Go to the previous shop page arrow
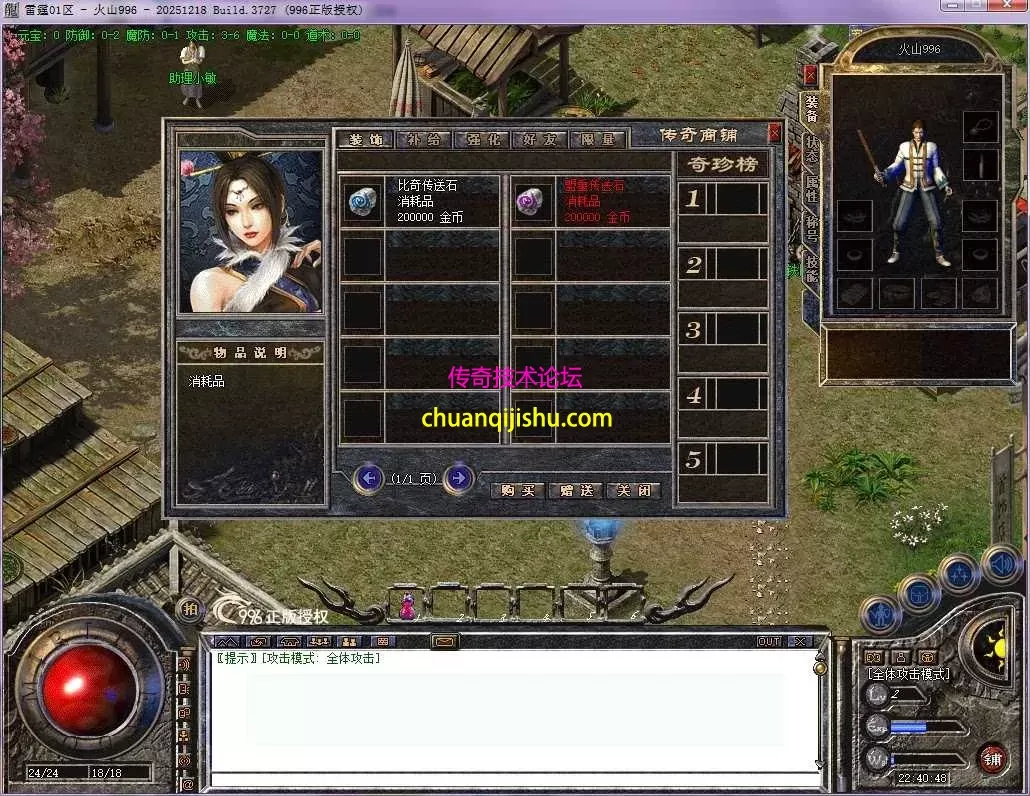The image size is (1030, 796). point(370,479)
